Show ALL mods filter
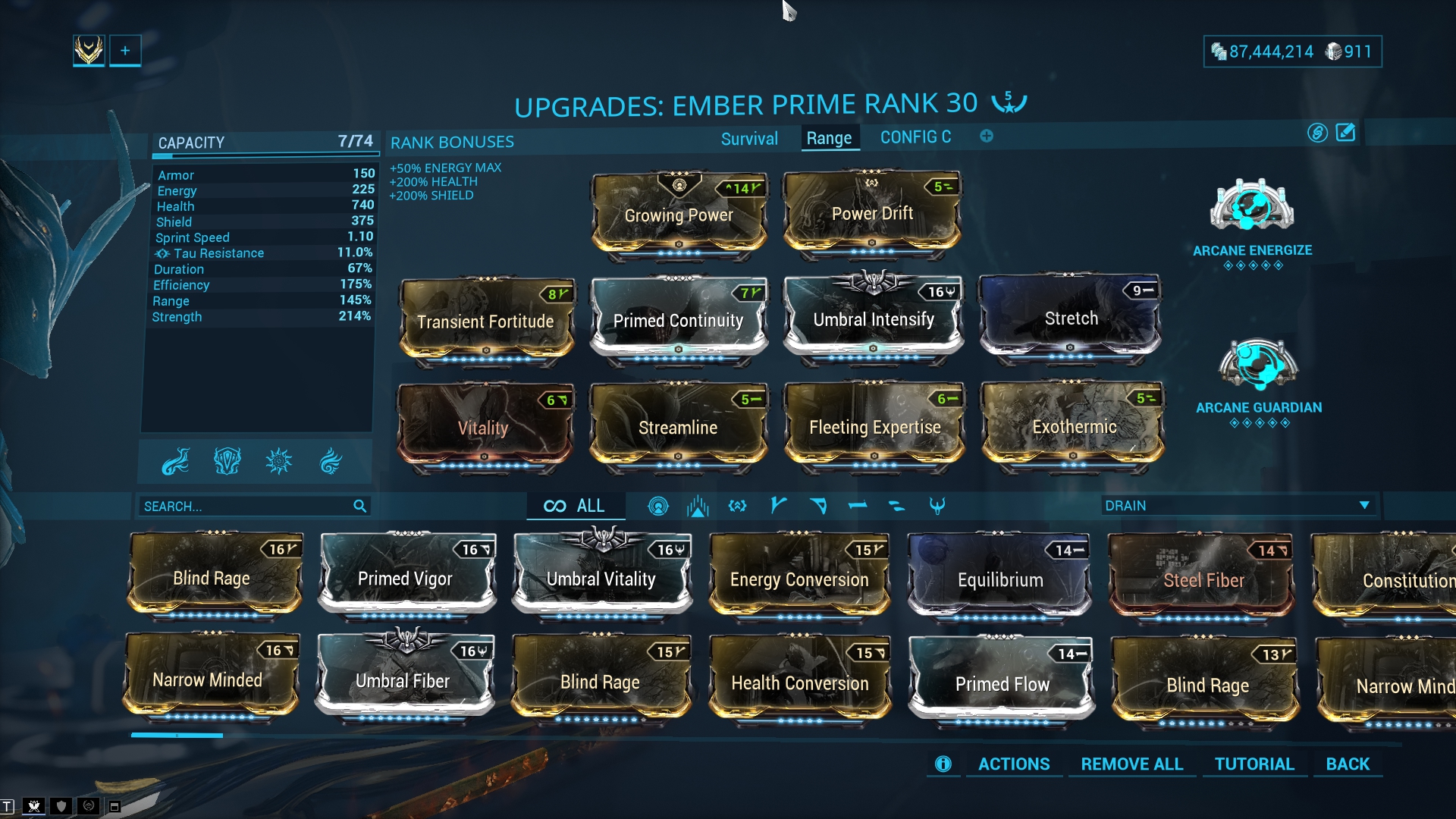 576,506
